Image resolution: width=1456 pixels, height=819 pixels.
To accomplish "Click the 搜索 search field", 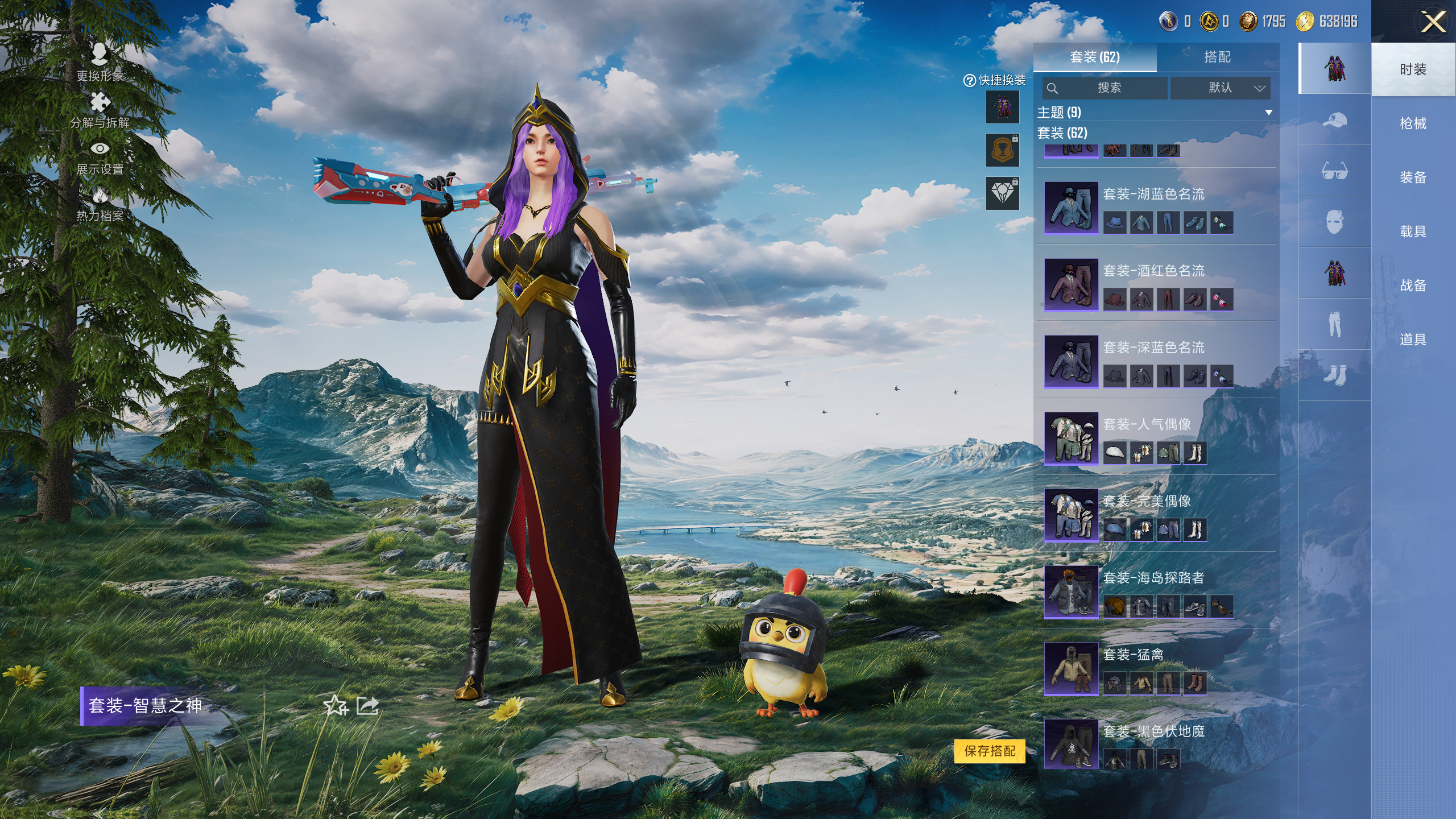I will pyautogui.click(x=1106, y=88).
